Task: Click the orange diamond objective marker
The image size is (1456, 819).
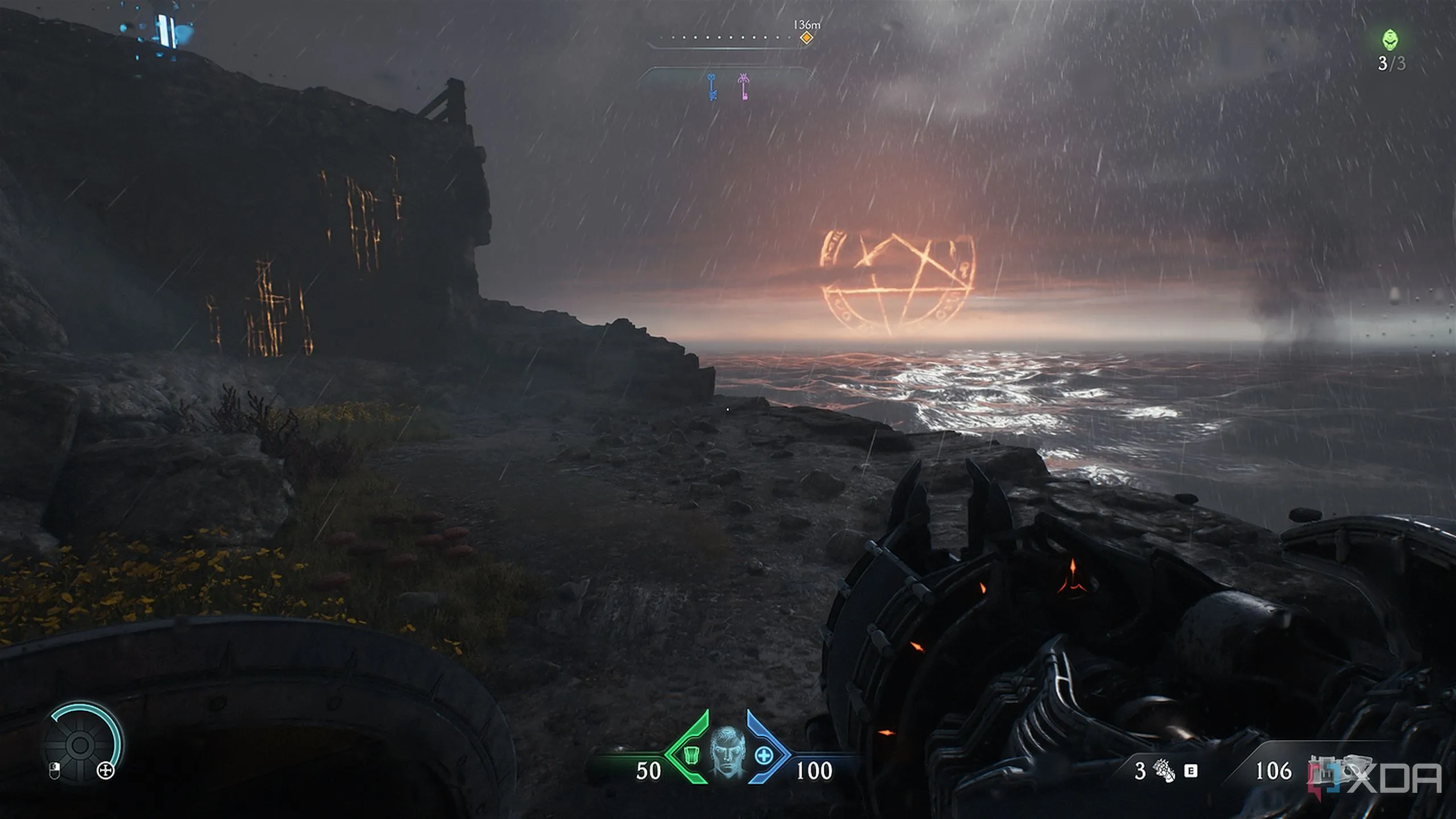Action: click(x=806, y=38)
